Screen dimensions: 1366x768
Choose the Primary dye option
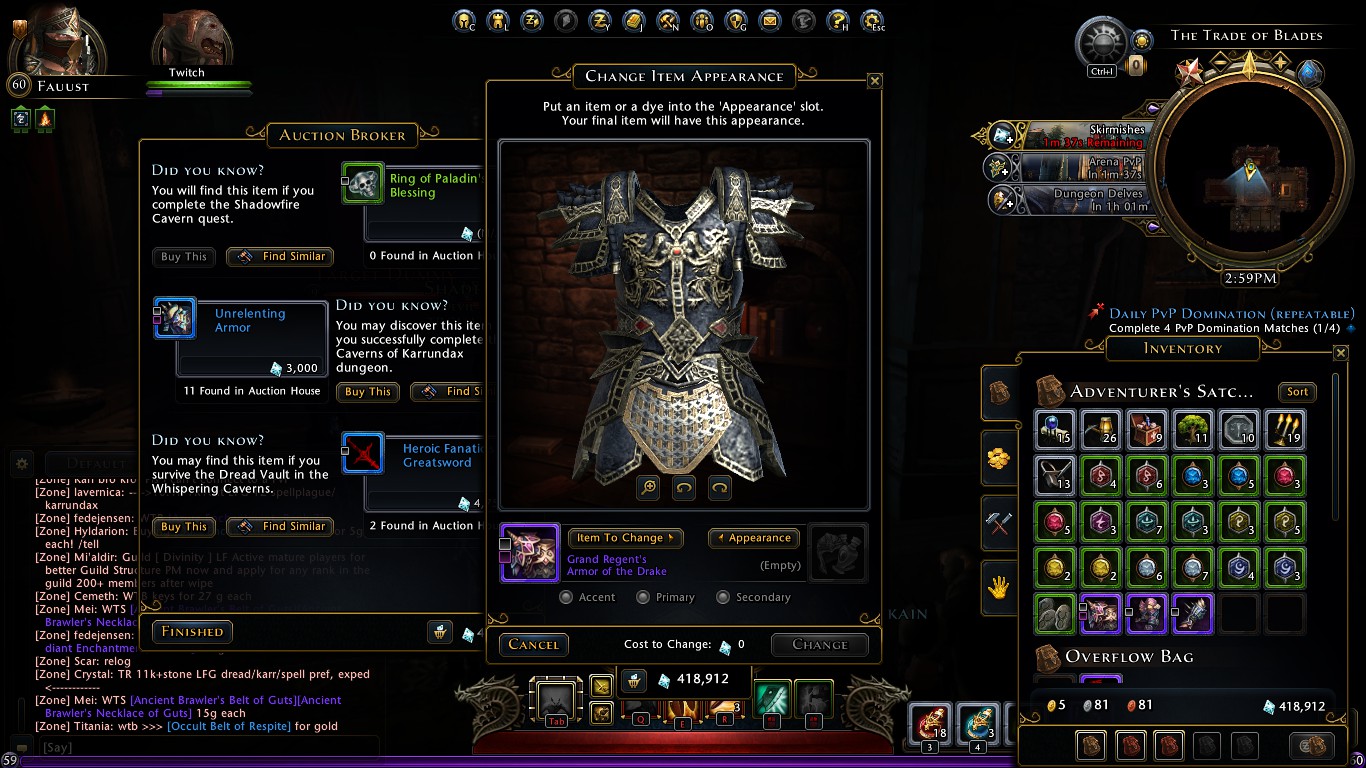(x=642, y=597)
